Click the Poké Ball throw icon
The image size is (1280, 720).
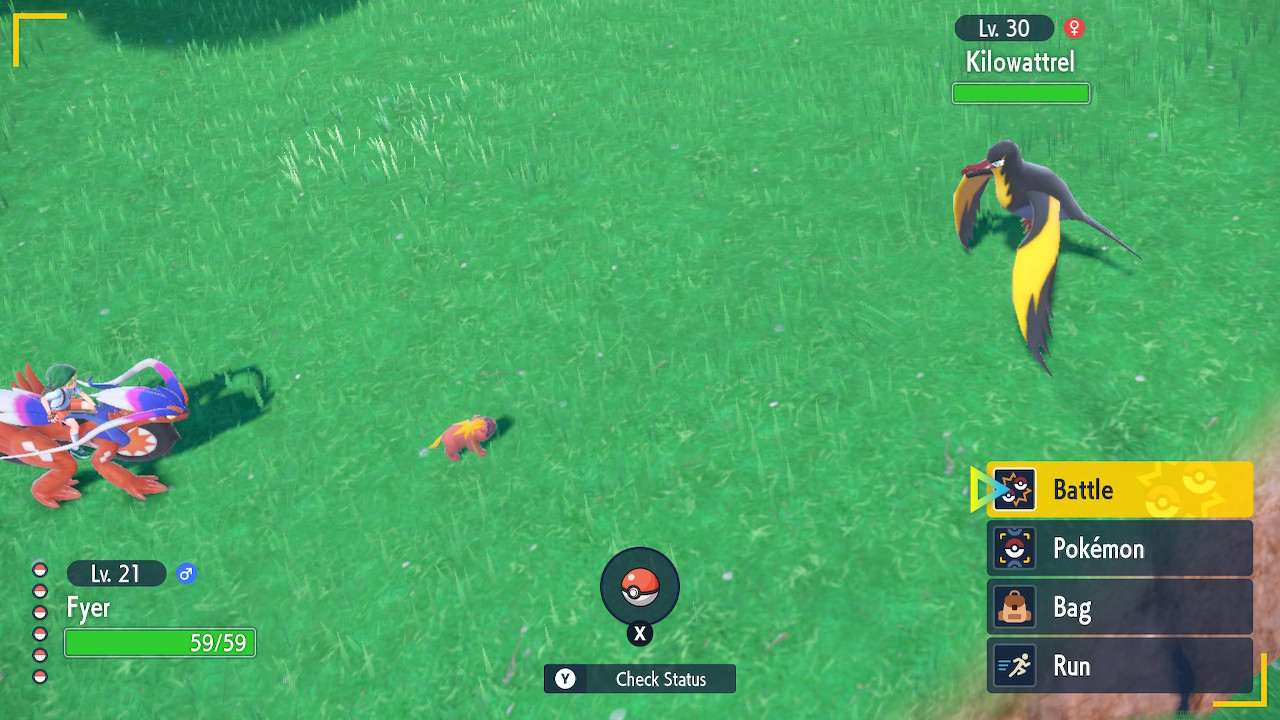(640, 587)
